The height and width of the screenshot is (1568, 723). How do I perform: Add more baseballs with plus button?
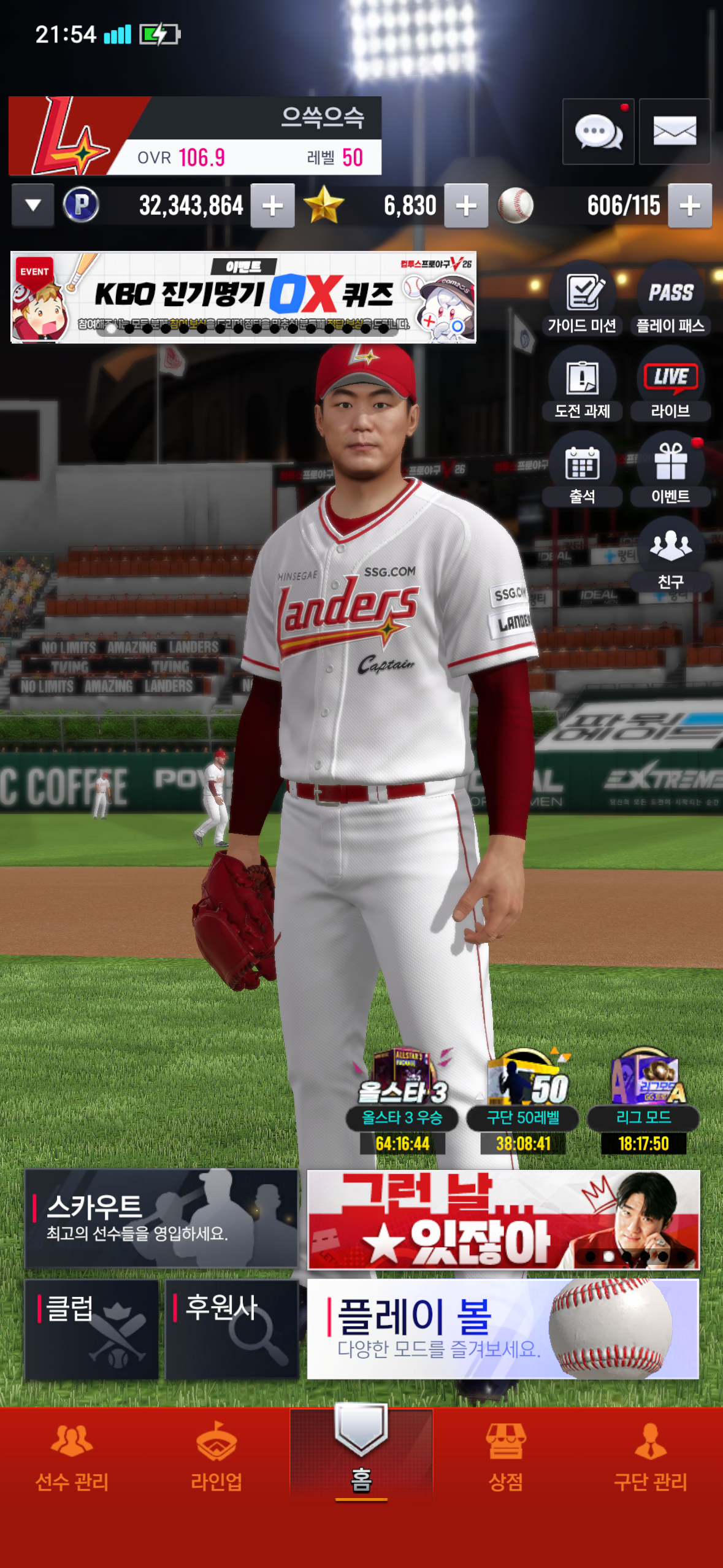pos(689,206)
